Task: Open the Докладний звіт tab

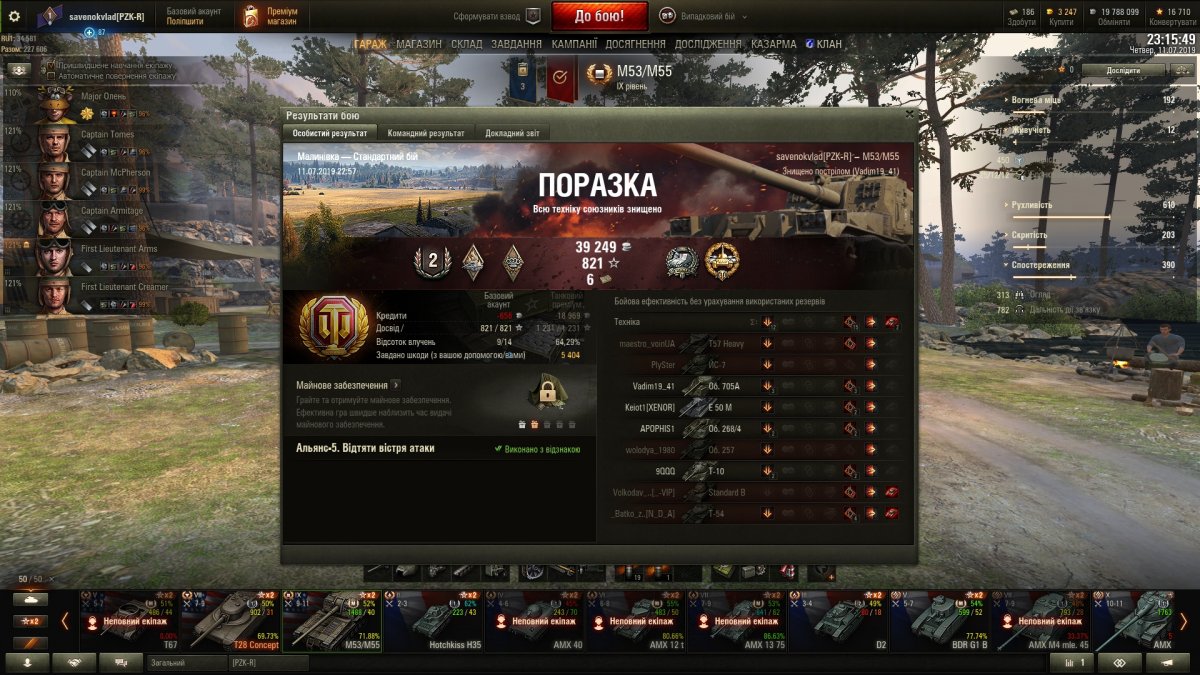Action: pyautogui.click(x=513, y=133)
